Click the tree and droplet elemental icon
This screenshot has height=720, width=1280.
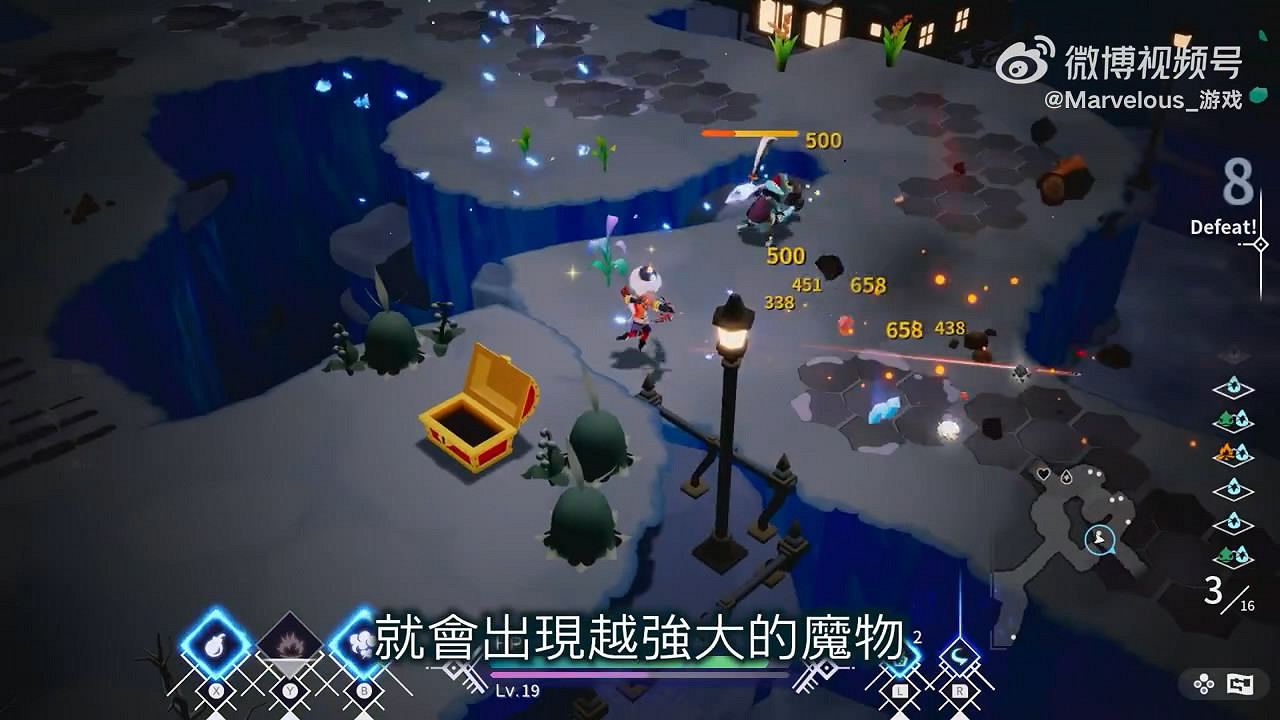pos(1232,418)
